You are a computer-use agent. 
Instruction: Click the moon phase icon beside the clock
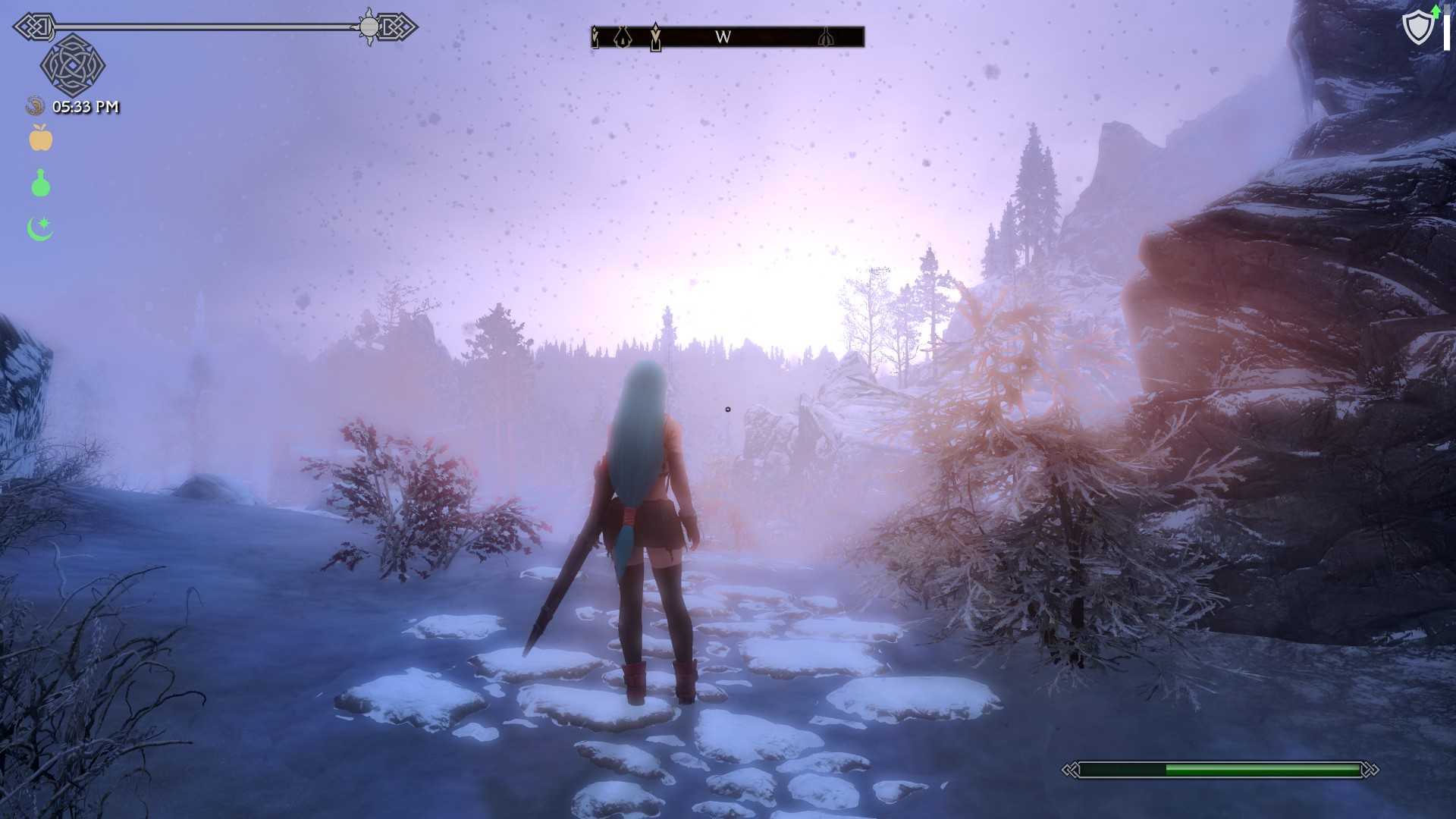(x=35, y=106)
